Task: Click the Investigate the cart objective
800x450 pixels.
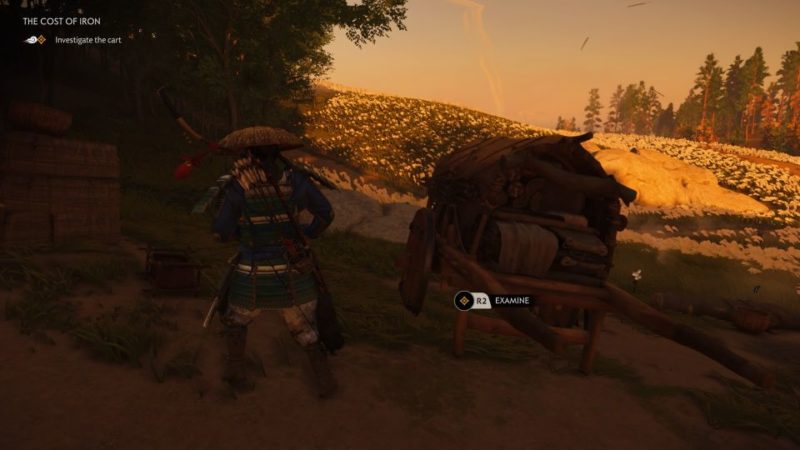Action: coord(88,40)
